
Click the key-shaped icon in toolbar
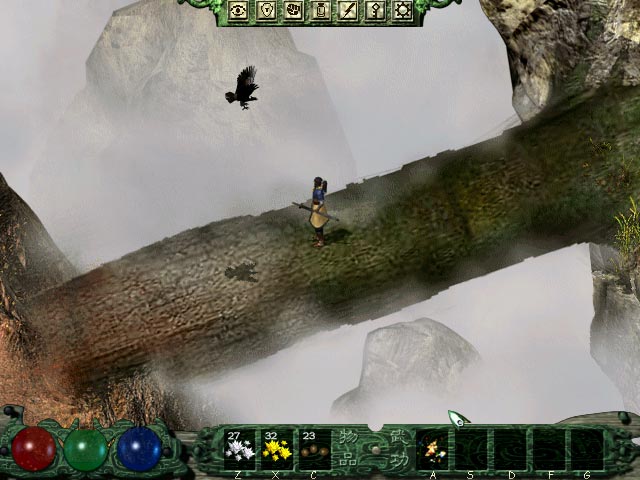coord(376,11)
